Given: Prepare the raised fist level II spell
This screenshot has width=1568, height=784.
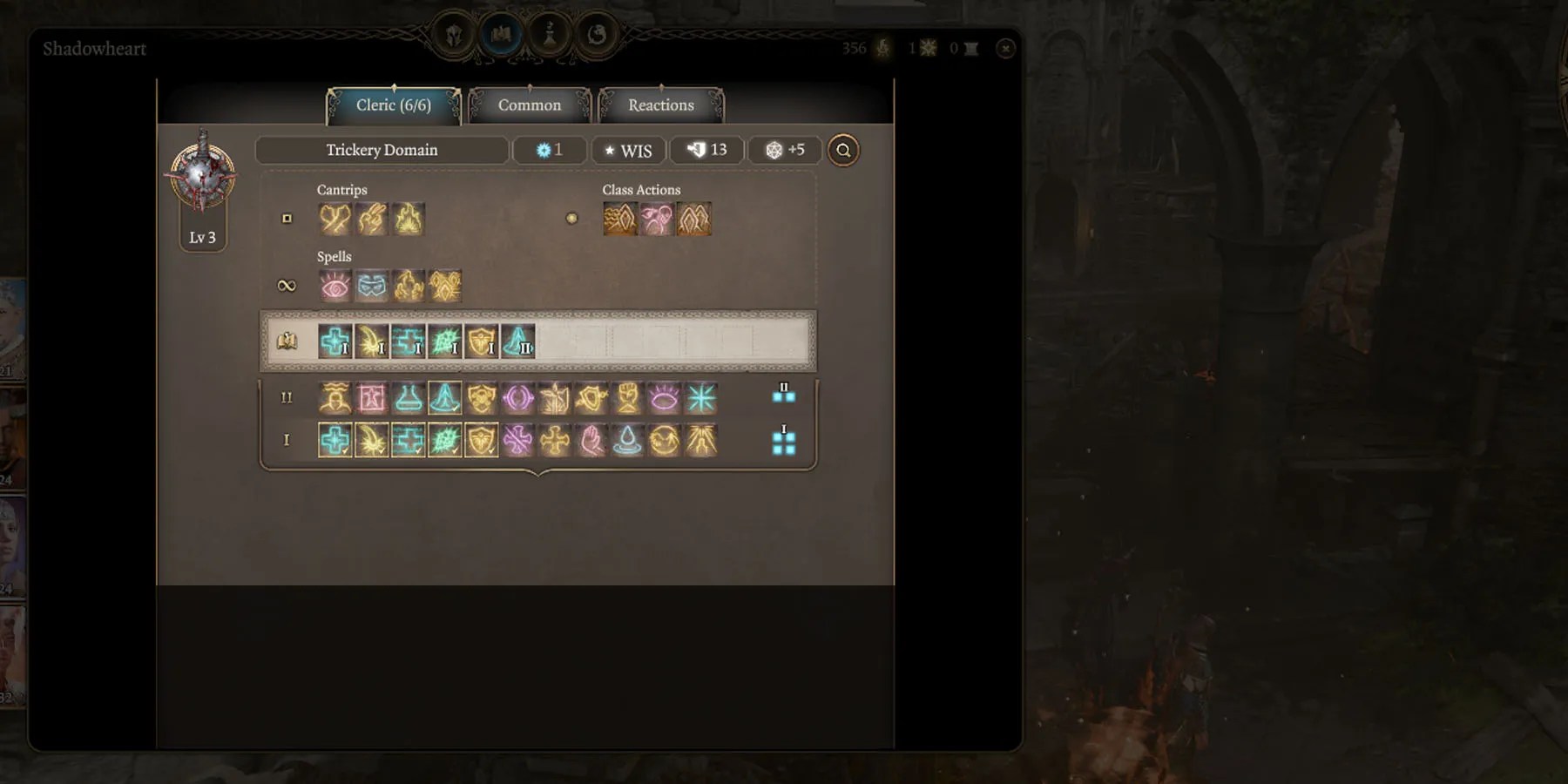Looking at the screenshot, I should click(627, 398).
